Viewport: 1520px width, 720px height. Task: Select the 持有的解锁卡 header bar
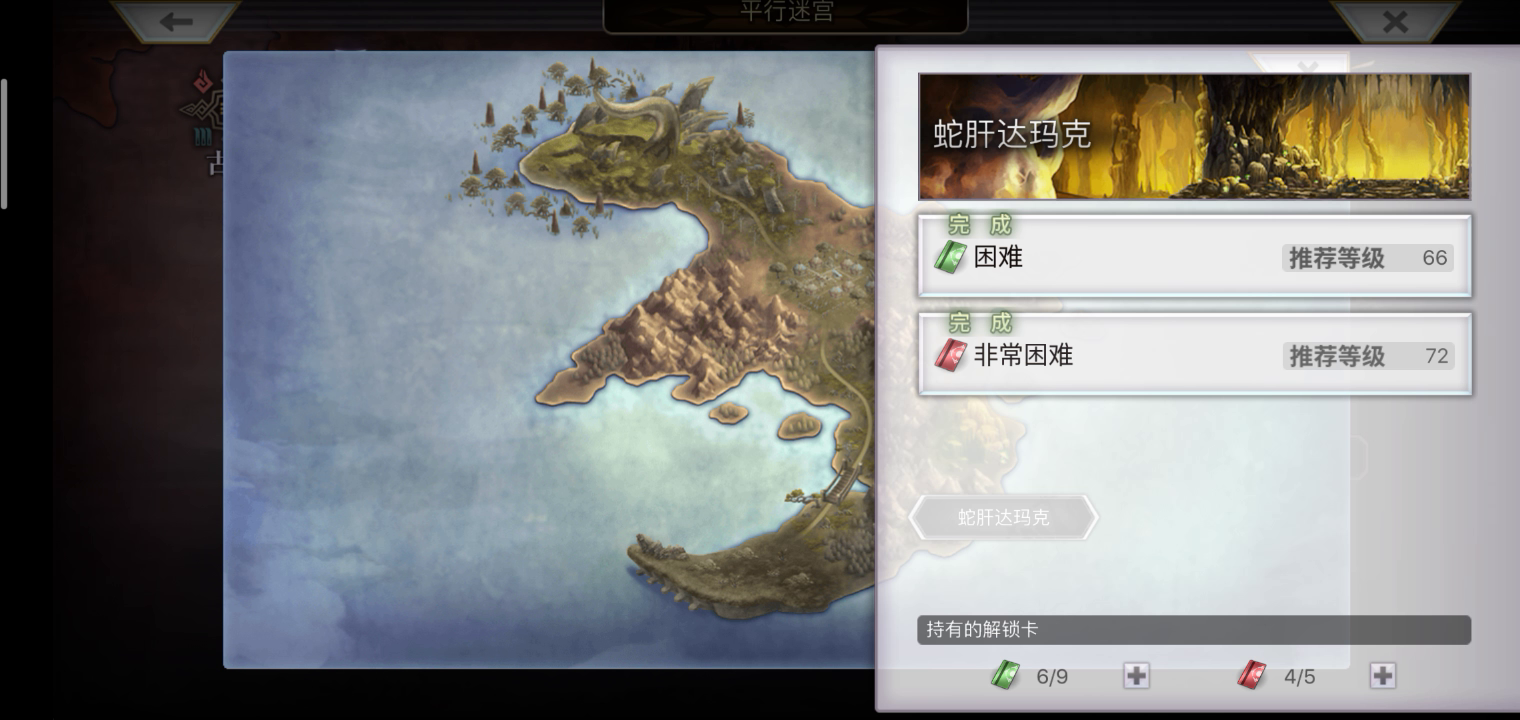[1194, 629]
